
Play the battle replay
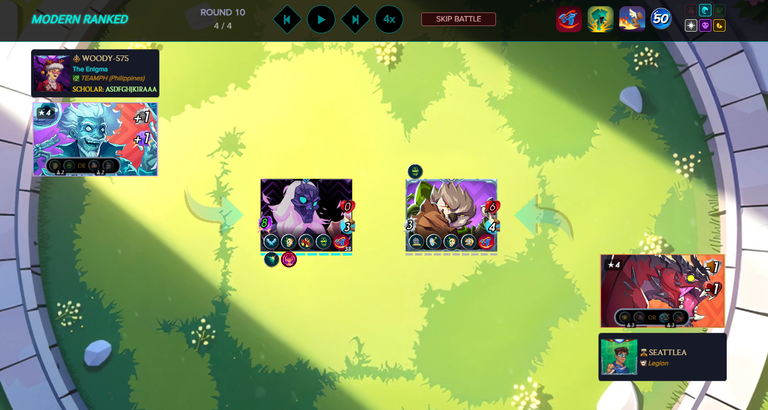(321, 19)
